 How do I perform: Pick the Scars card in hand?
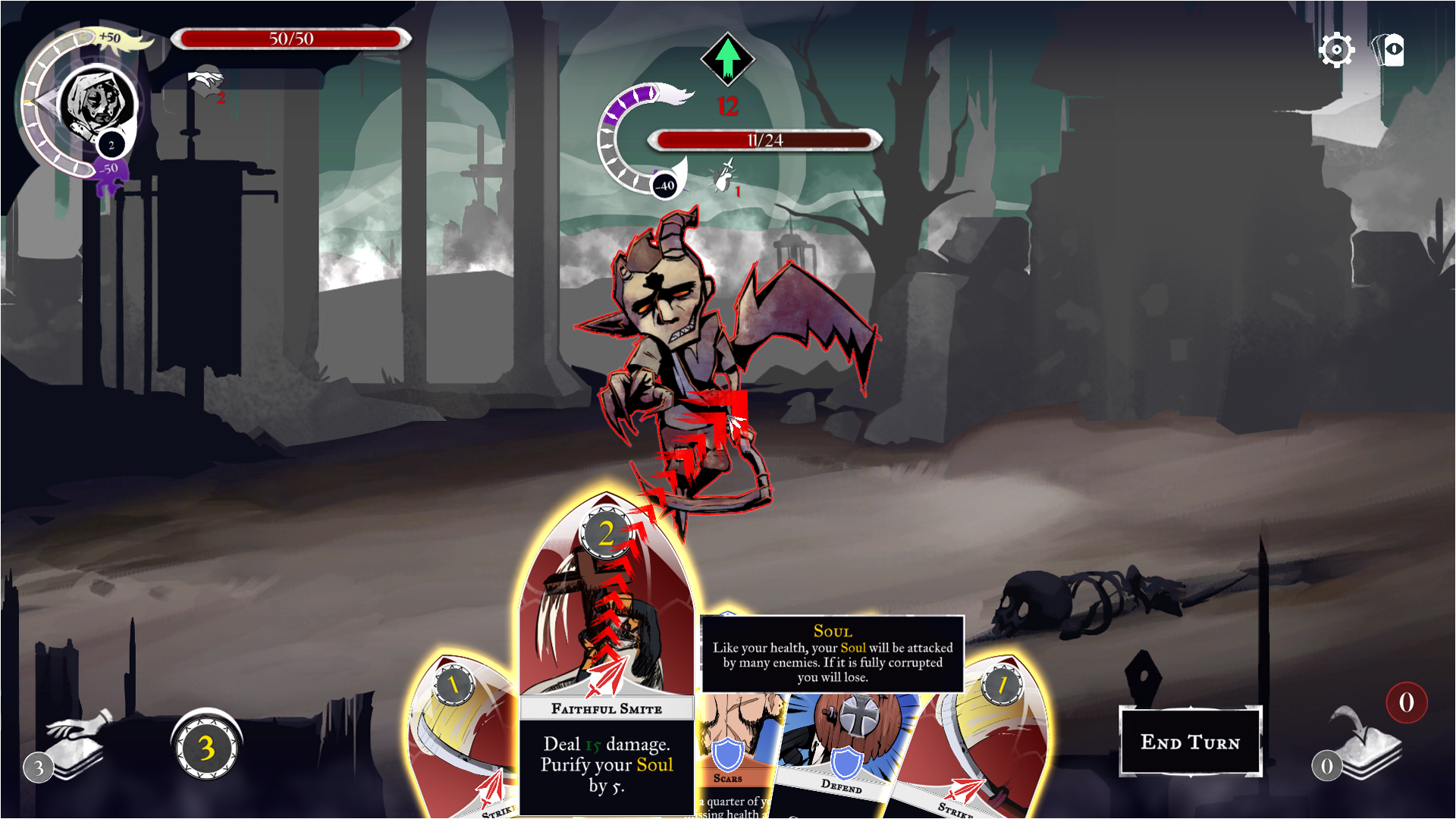732,758
